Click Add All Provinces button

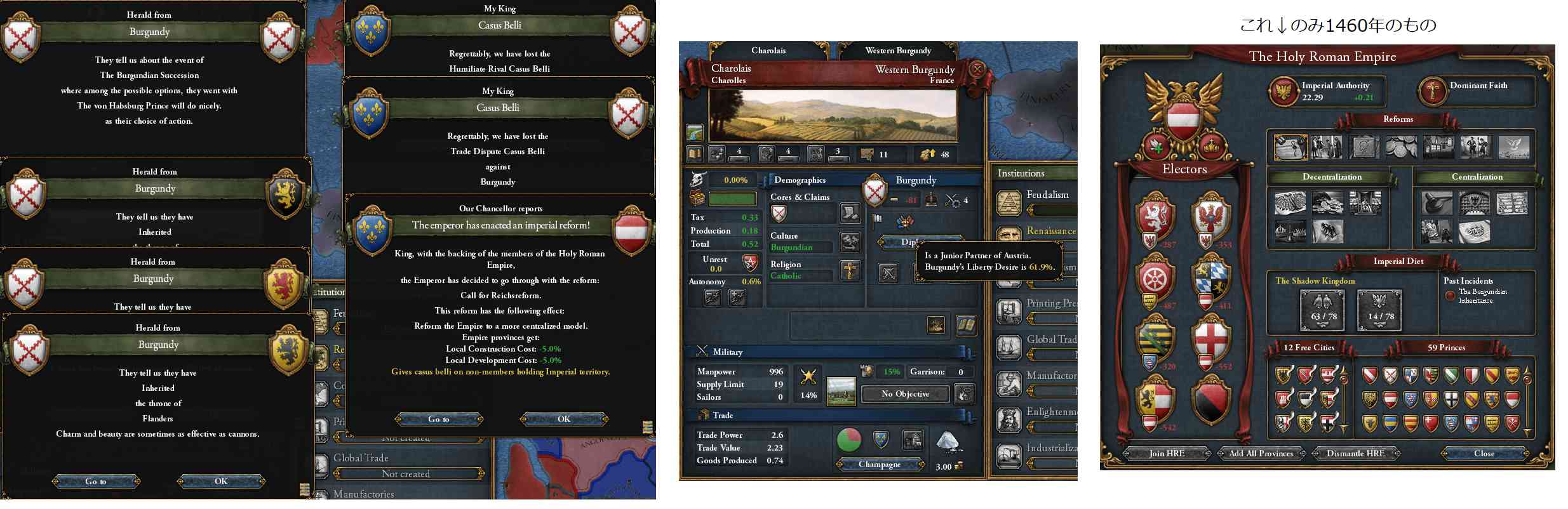click(x=1261, y=453)
